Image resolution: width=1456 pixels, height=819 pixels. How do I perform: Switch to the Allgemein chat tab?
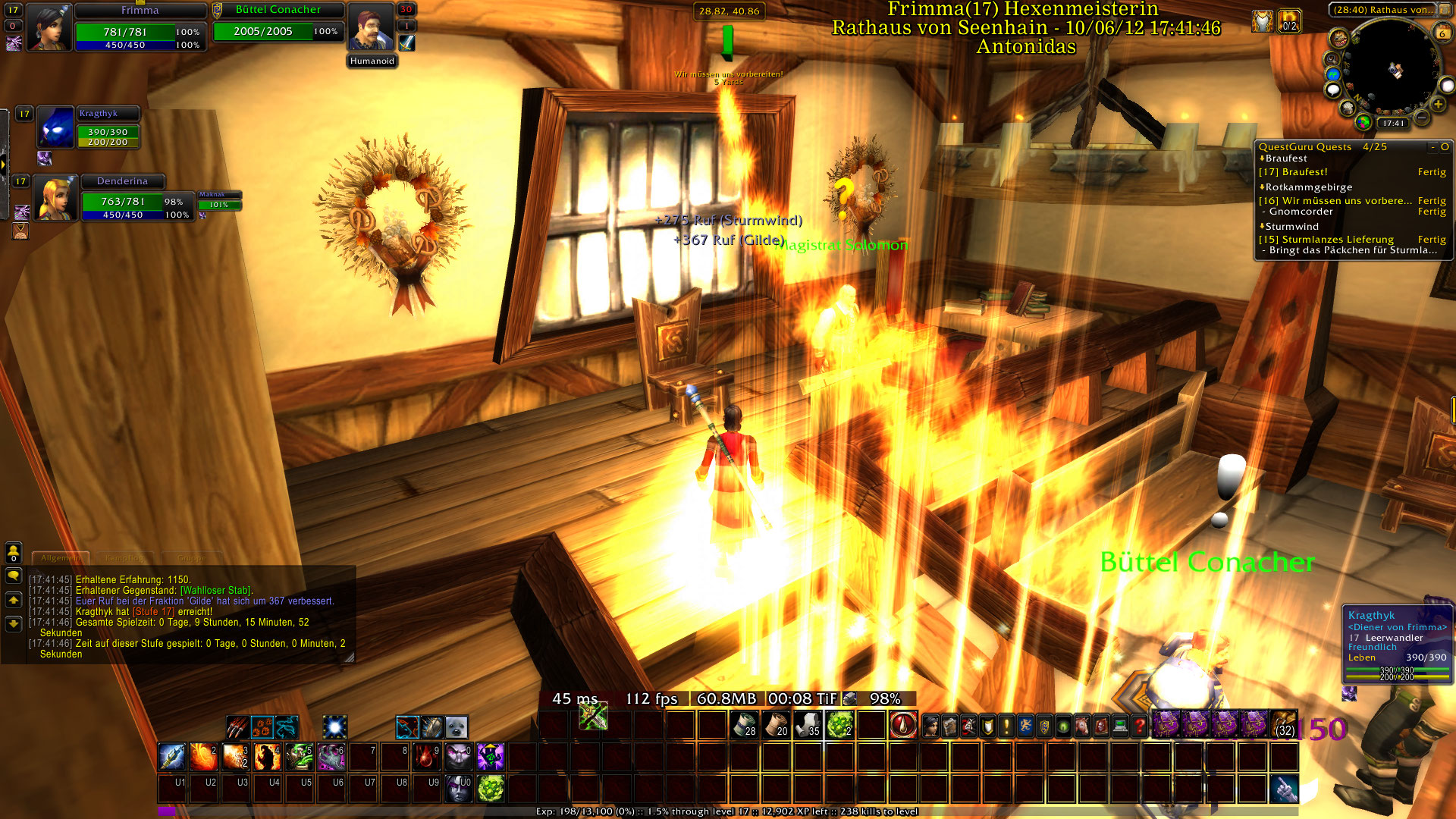(61, 558)
